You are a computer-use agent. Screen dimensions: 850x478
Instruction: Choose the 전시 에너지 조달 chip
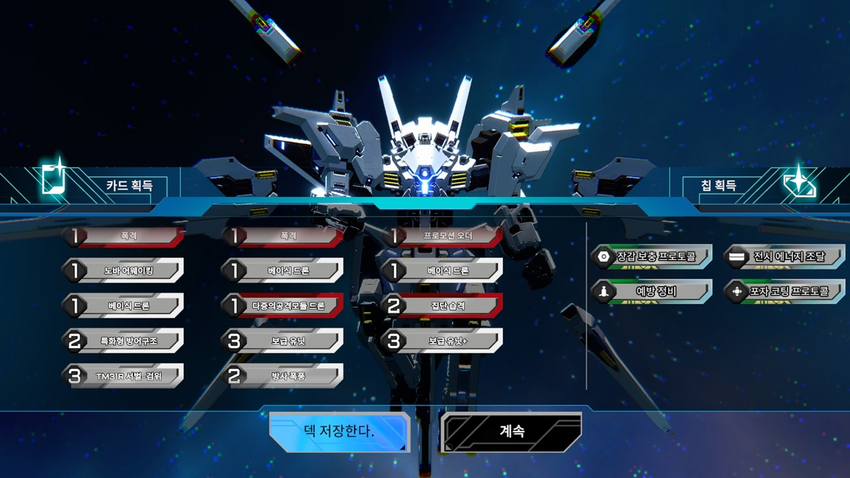click(782, 257)
